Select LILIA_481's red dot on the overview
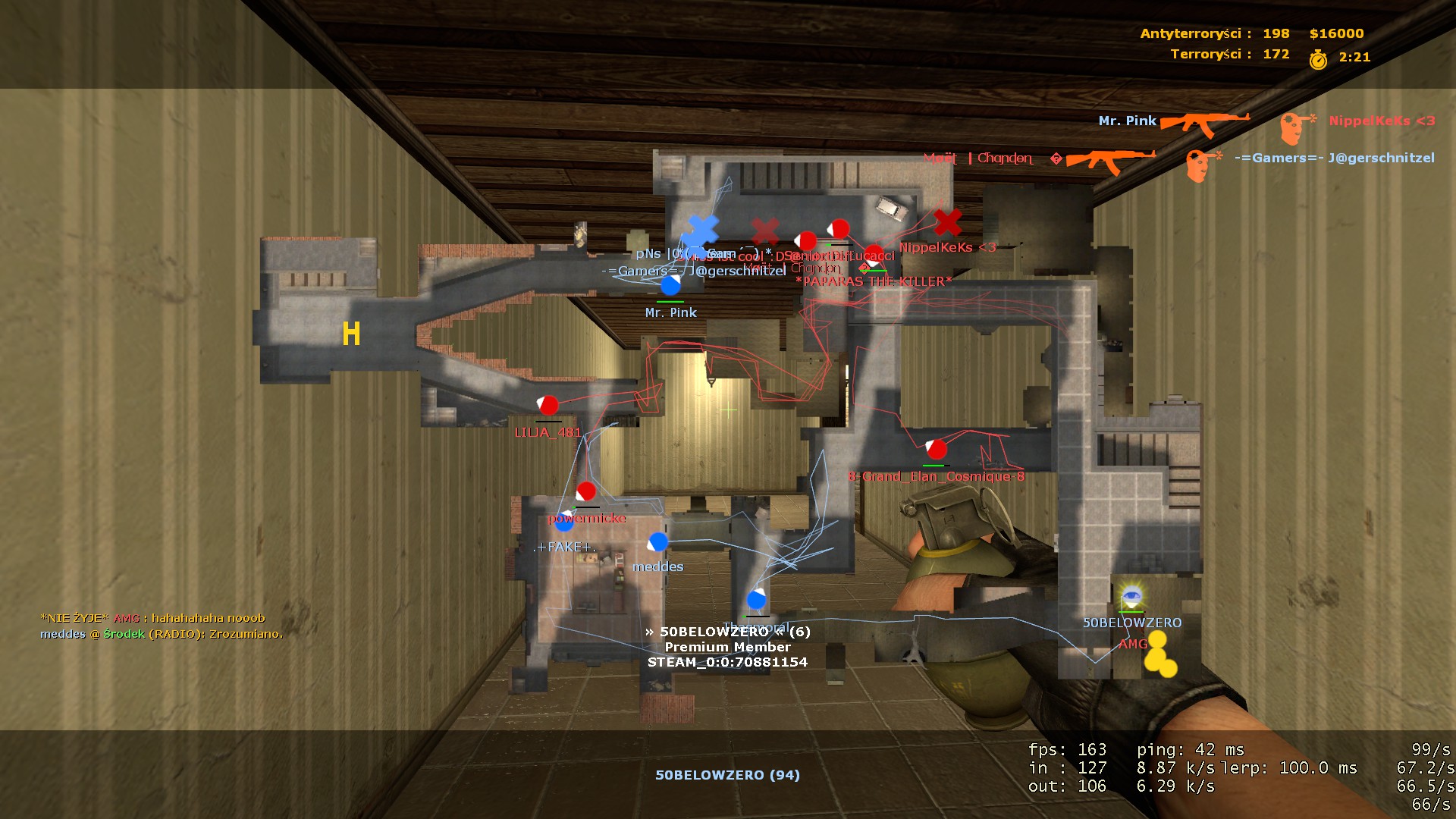 548,405
